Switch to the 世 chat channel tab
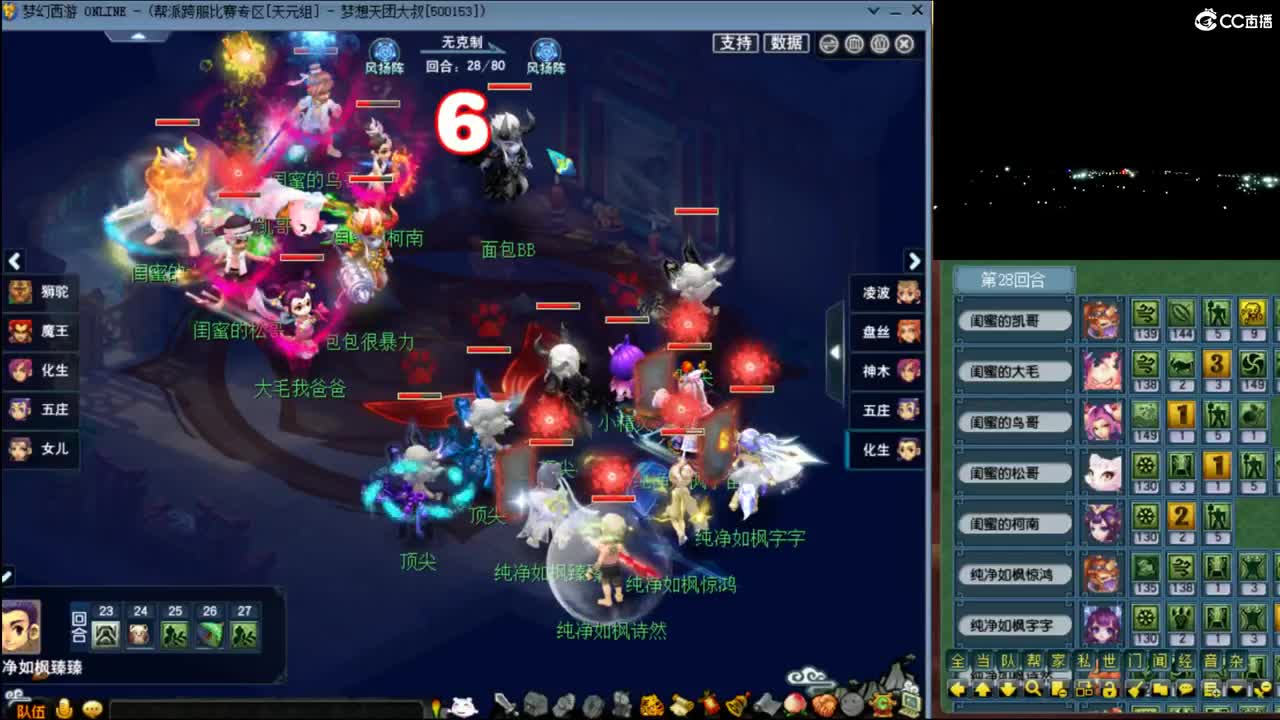The height and width of the screenshot is (720, 1280). pyautogui.click(x=1111, y=660)
